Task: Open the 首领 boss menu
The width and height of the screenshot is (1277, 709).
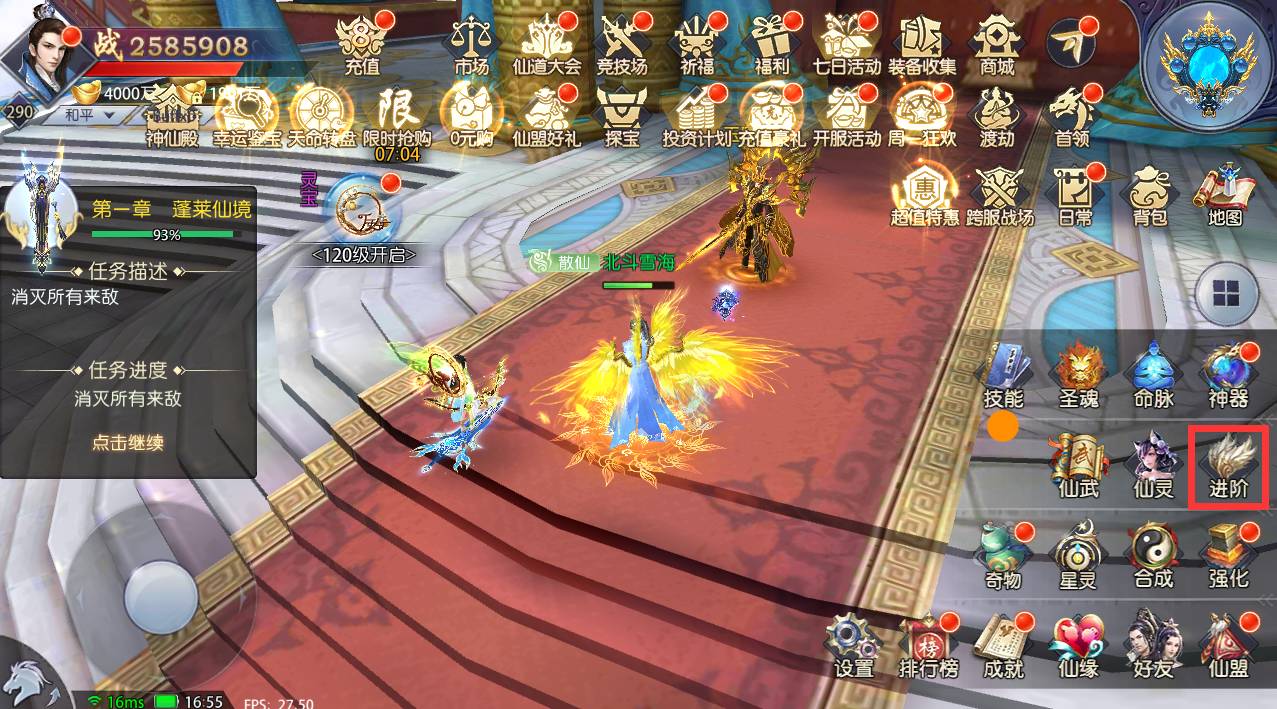Action: pyautogui.click(x=1071, y=116)
